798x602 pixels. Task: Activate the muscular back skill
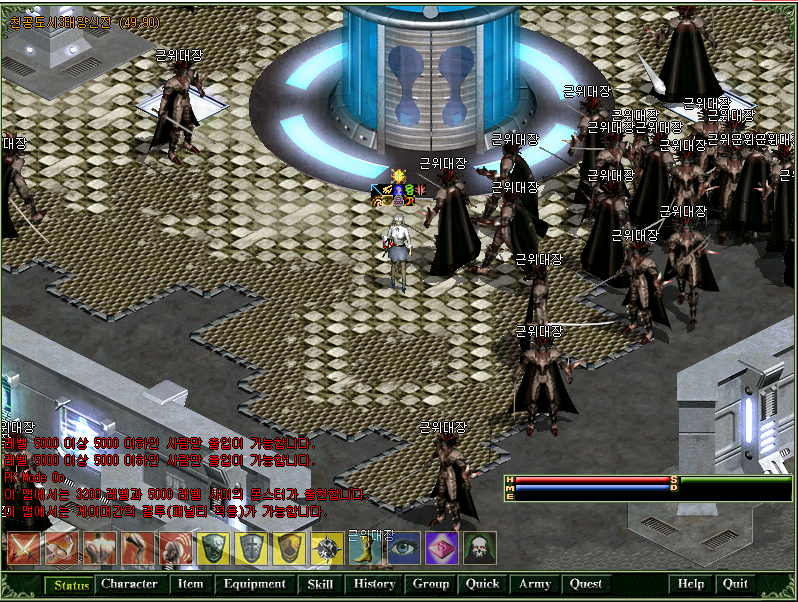[99, 549]
